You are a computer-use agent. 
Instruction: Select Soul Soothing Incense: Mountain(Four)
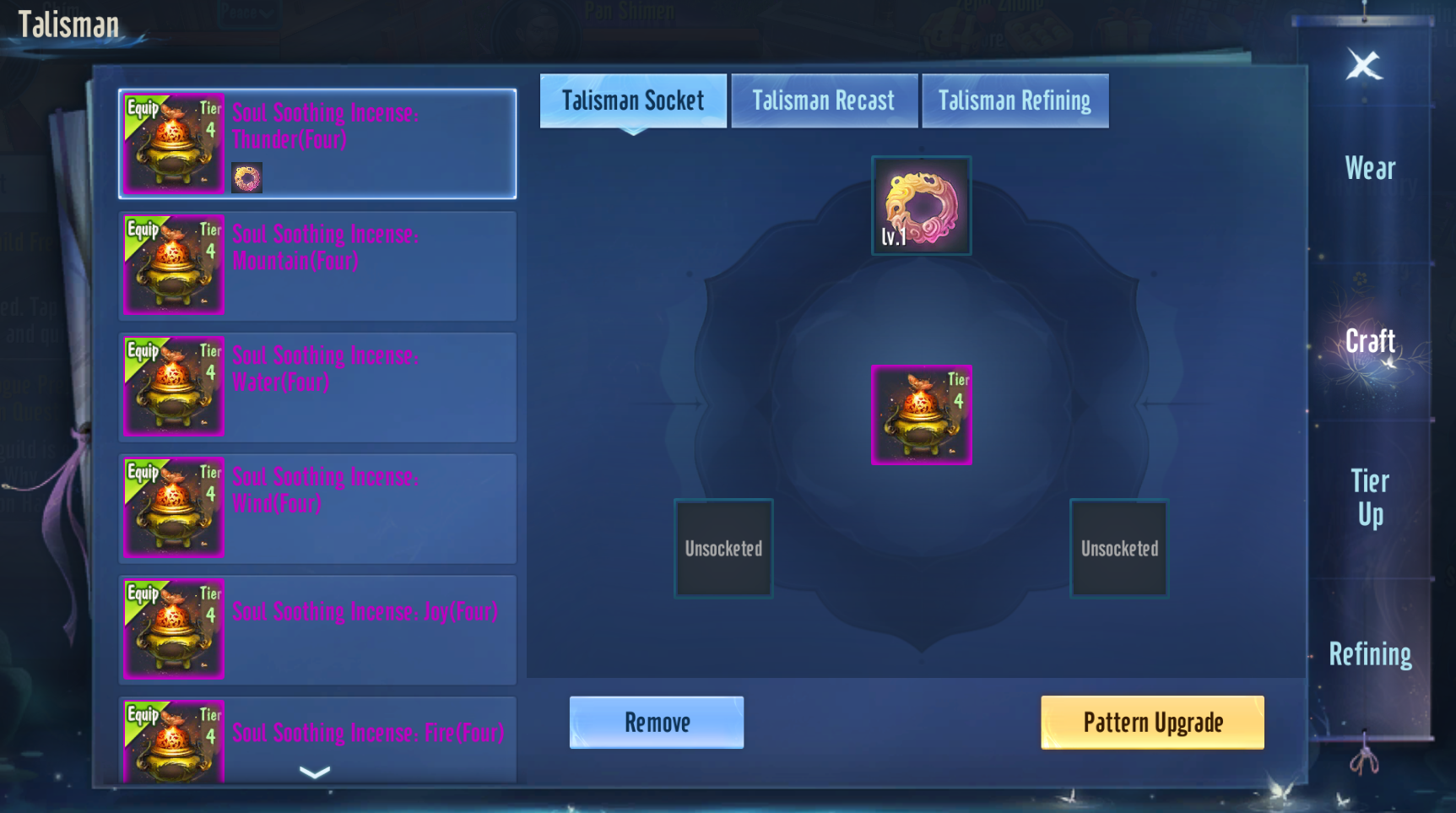pos(317,265)
